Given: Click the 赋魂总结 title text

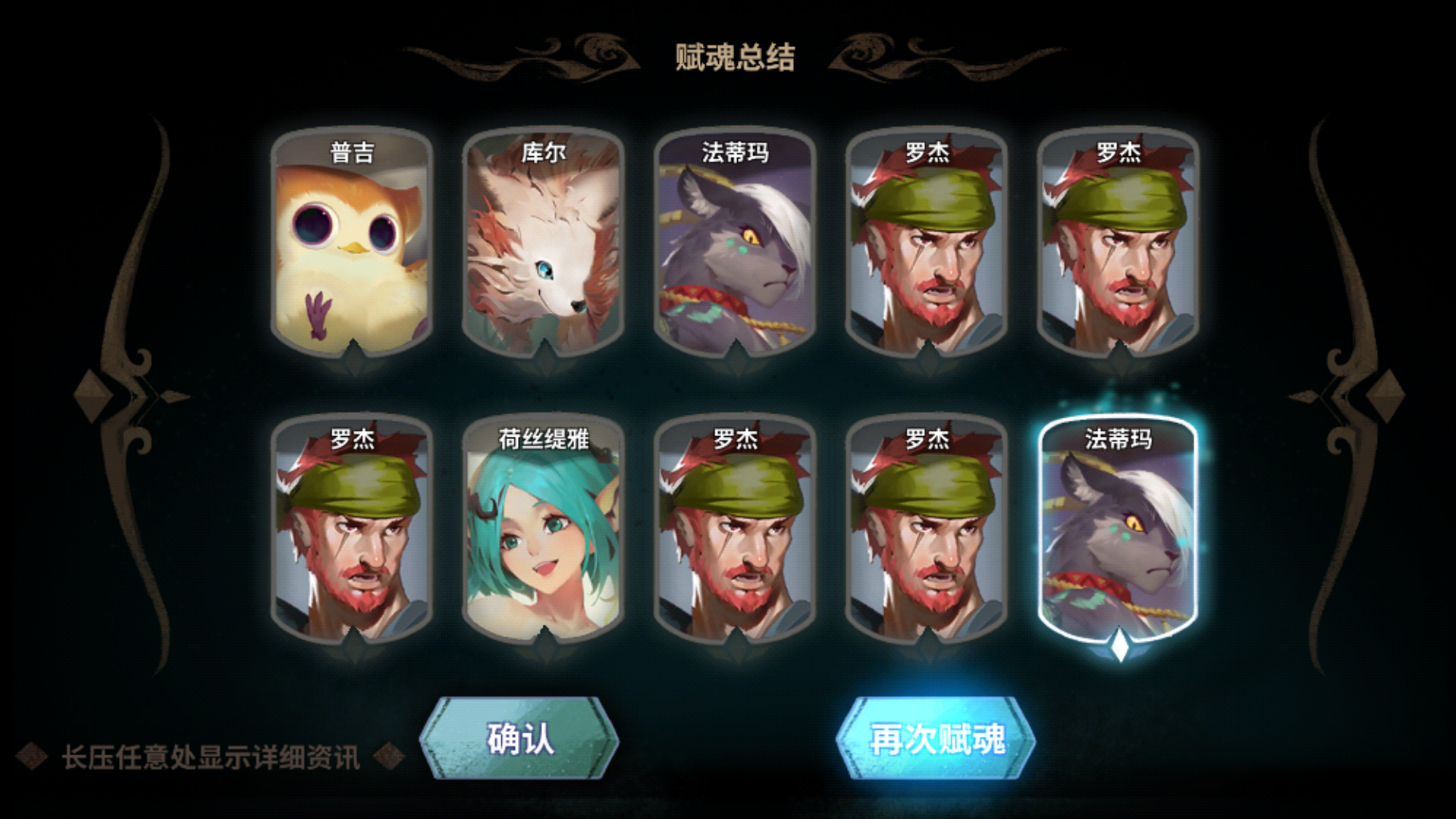Looking at the screenshot, I should point(734,57).
